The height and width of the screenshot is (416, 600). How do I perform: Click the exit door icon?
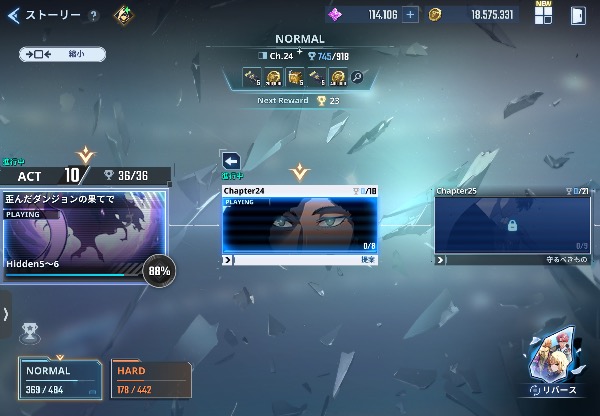[578, 15]
